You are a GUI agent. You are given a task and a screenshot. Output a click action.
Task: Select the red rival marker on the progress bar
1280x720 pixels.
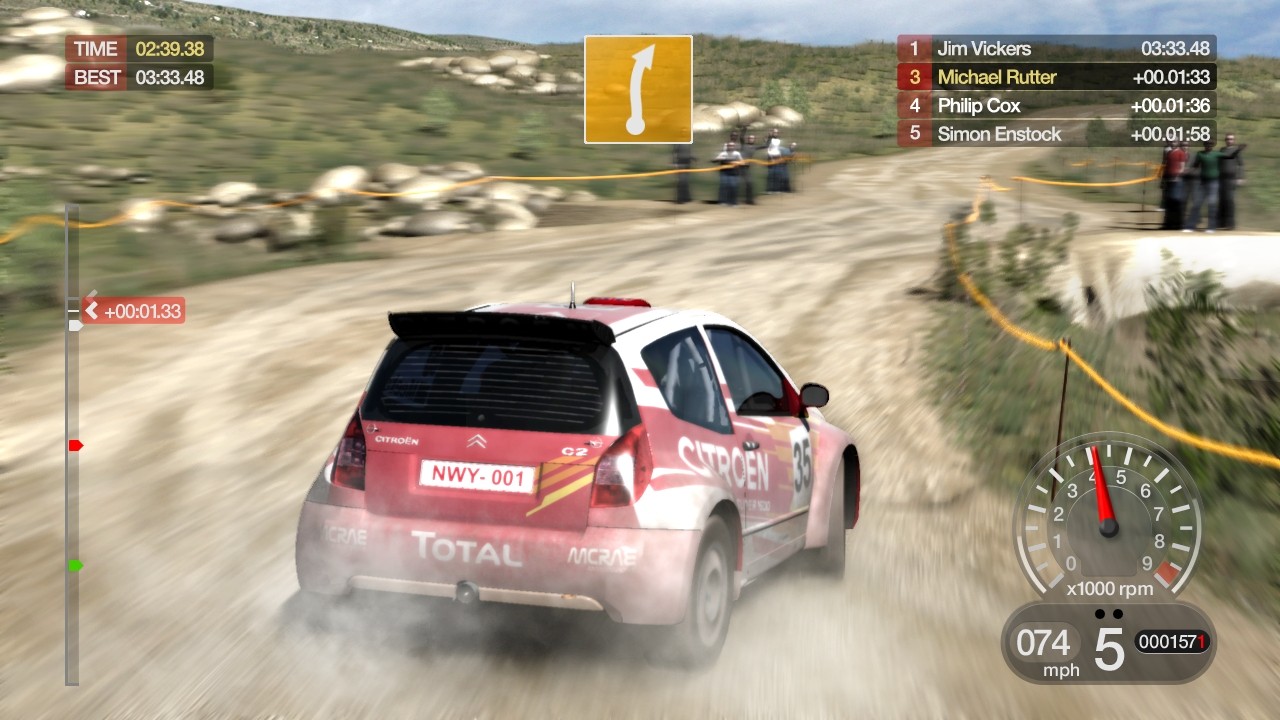click(x=74, y=445)
